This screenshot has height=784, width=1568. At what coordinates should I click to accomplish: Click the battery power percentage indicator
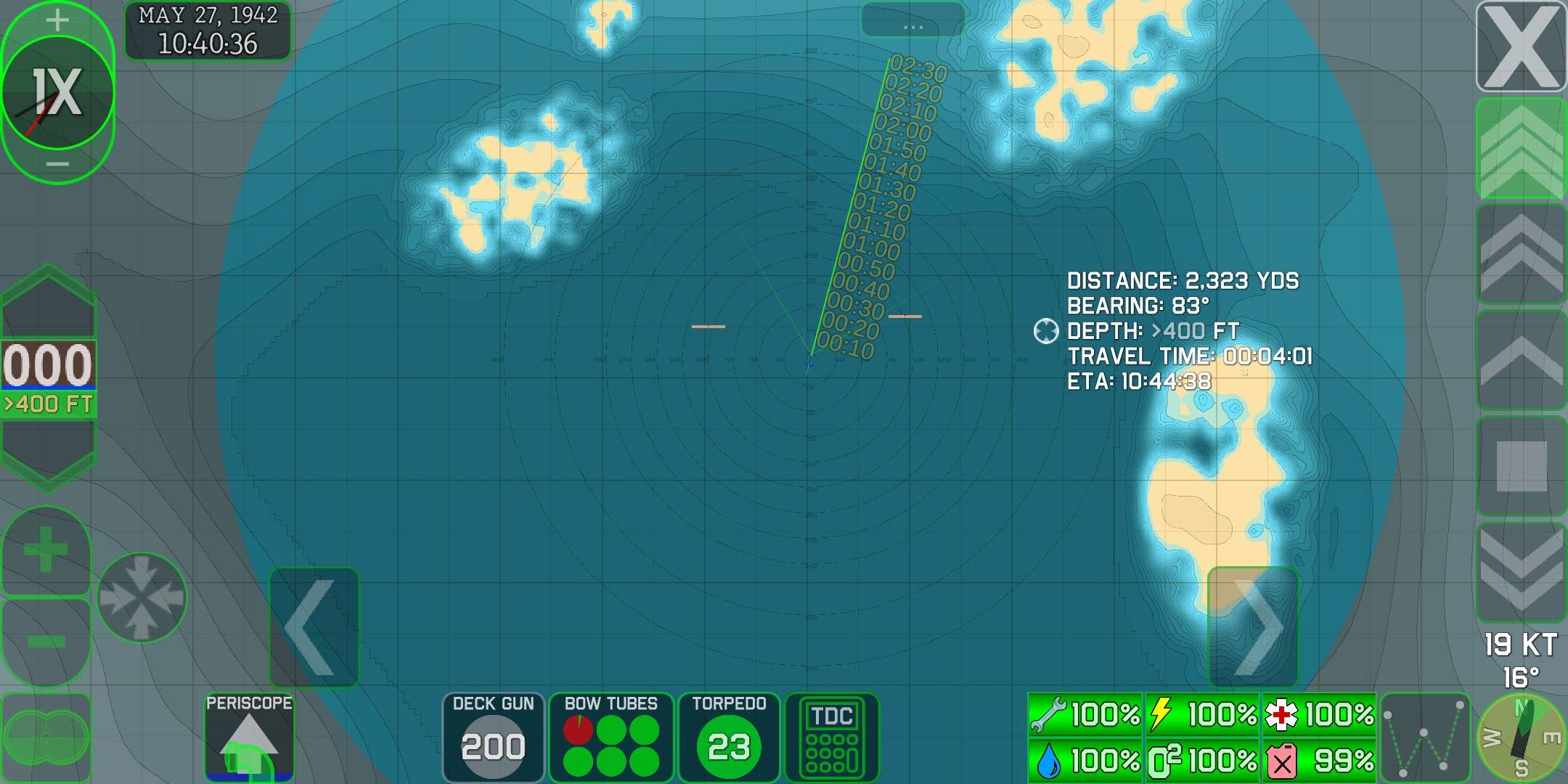[1201, 714]
